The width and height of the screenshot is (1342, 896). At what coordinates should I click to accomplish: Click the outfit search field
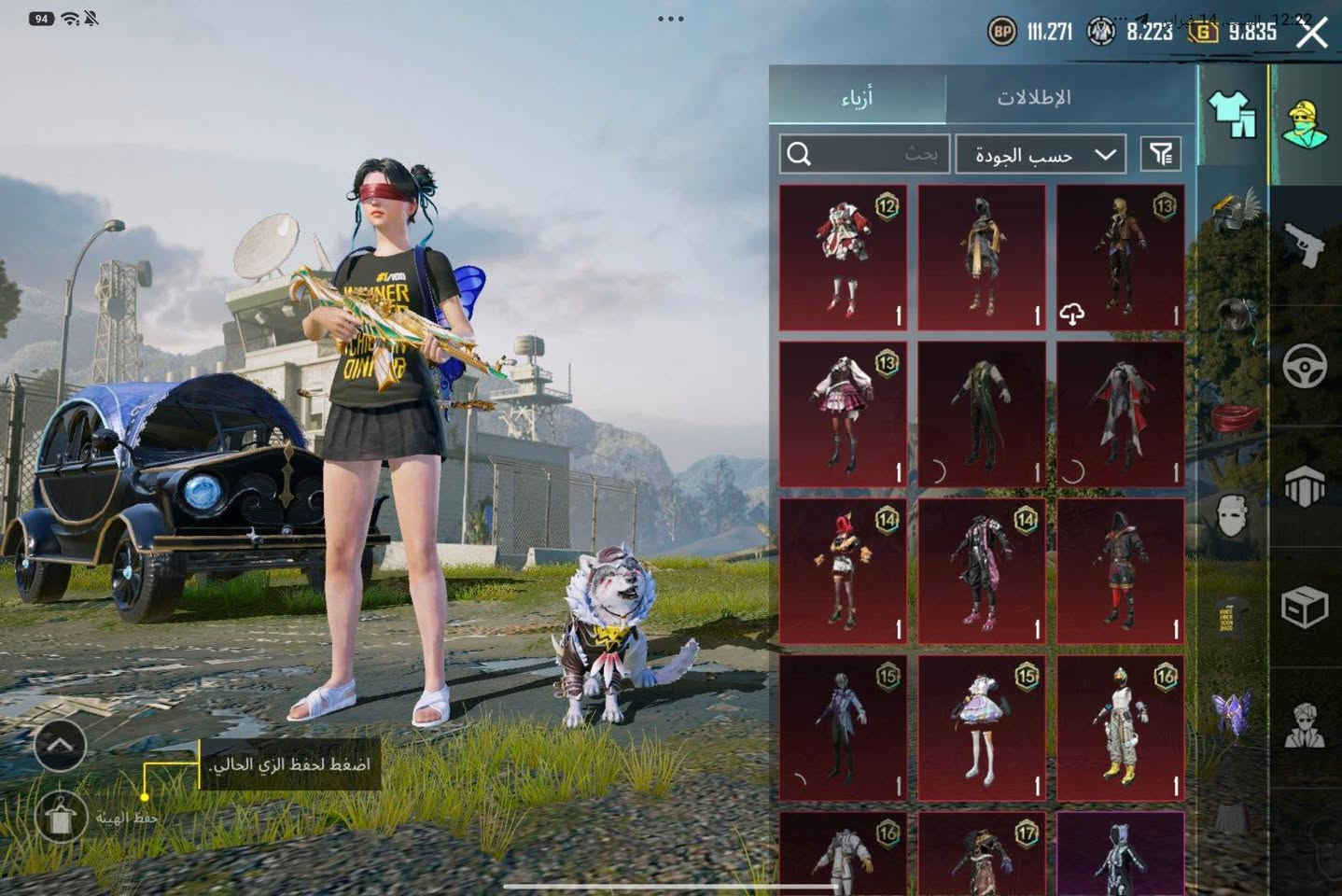864,154
